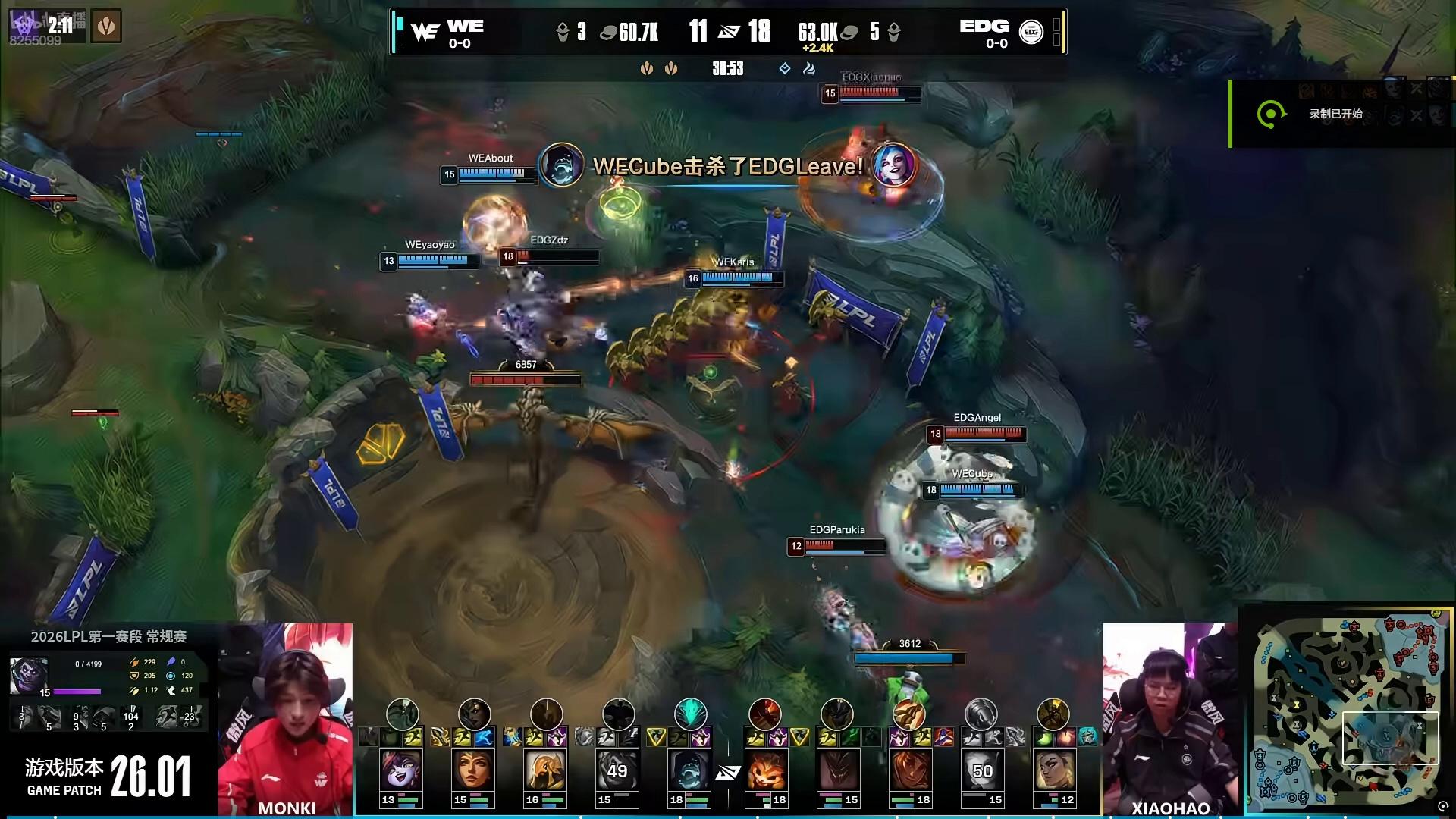Select Gnar's portrait in the scoreboard bar
Viewport: 1456px width, 819px height.
tap(764, 771)
